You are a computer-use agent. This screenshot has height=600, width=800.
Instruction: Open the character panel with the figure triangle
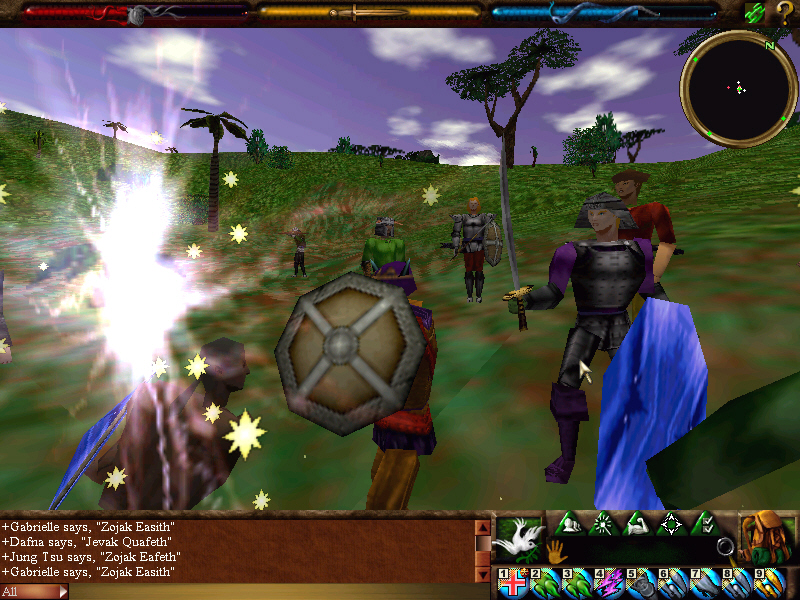[568, 523]
